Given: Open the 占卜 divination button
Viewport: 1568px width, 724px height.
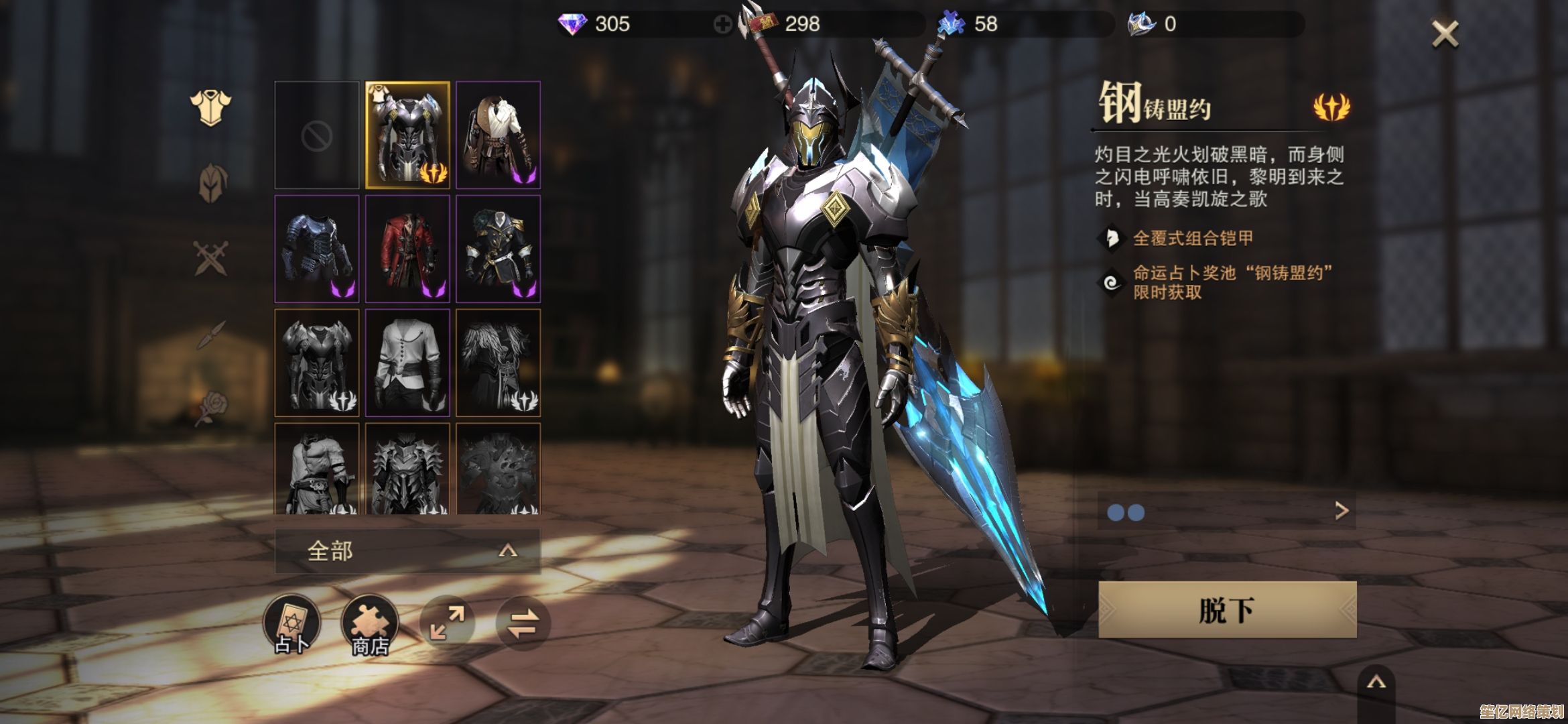Looking at the screenshot, I should pos(291,623).
